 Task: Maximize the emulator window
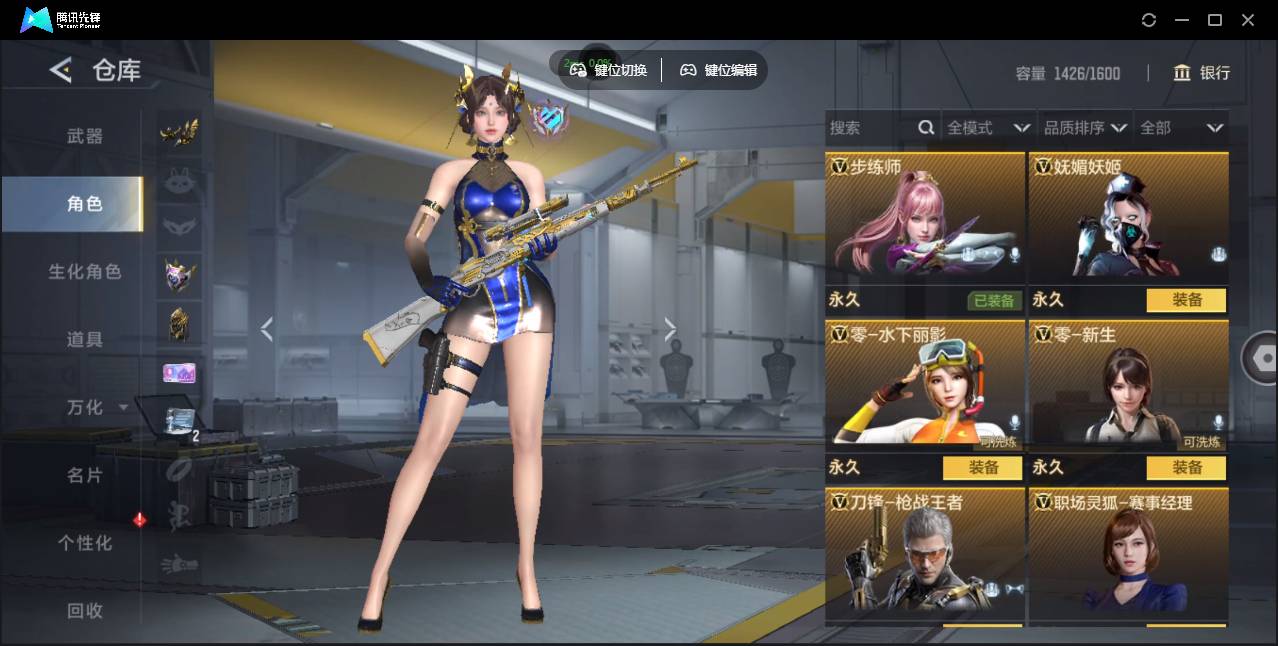tap(1215, 20)
